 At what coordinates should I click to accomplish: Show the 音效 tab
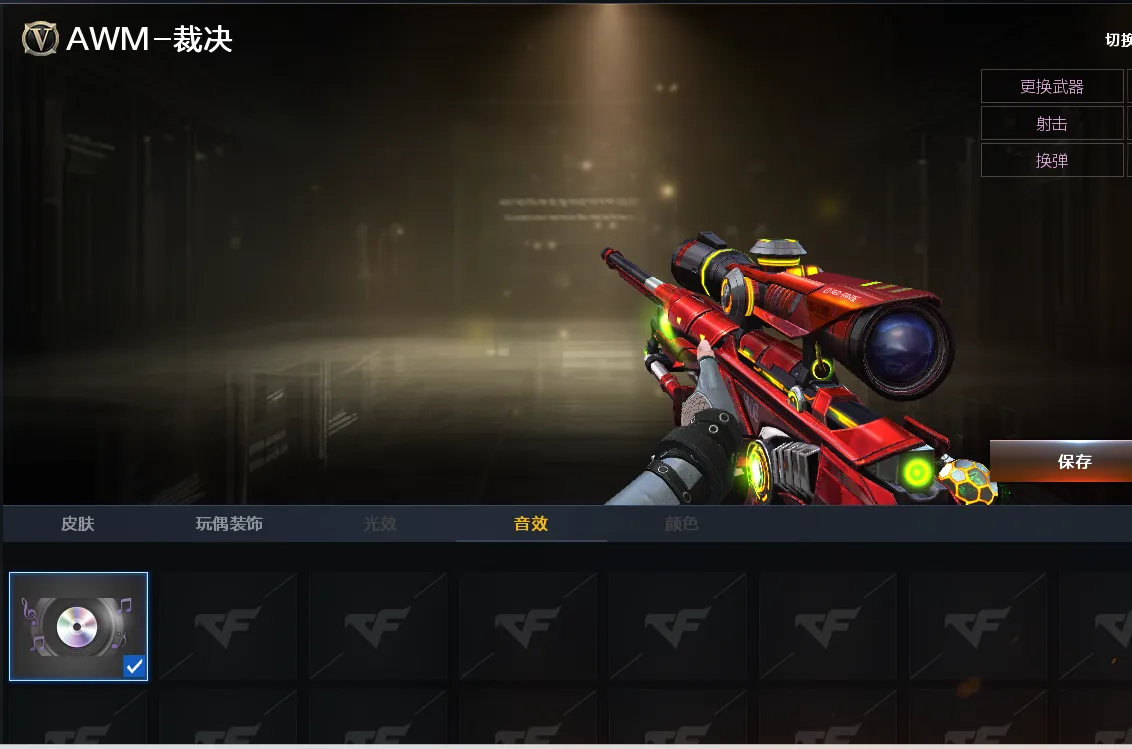click(531, 524)
